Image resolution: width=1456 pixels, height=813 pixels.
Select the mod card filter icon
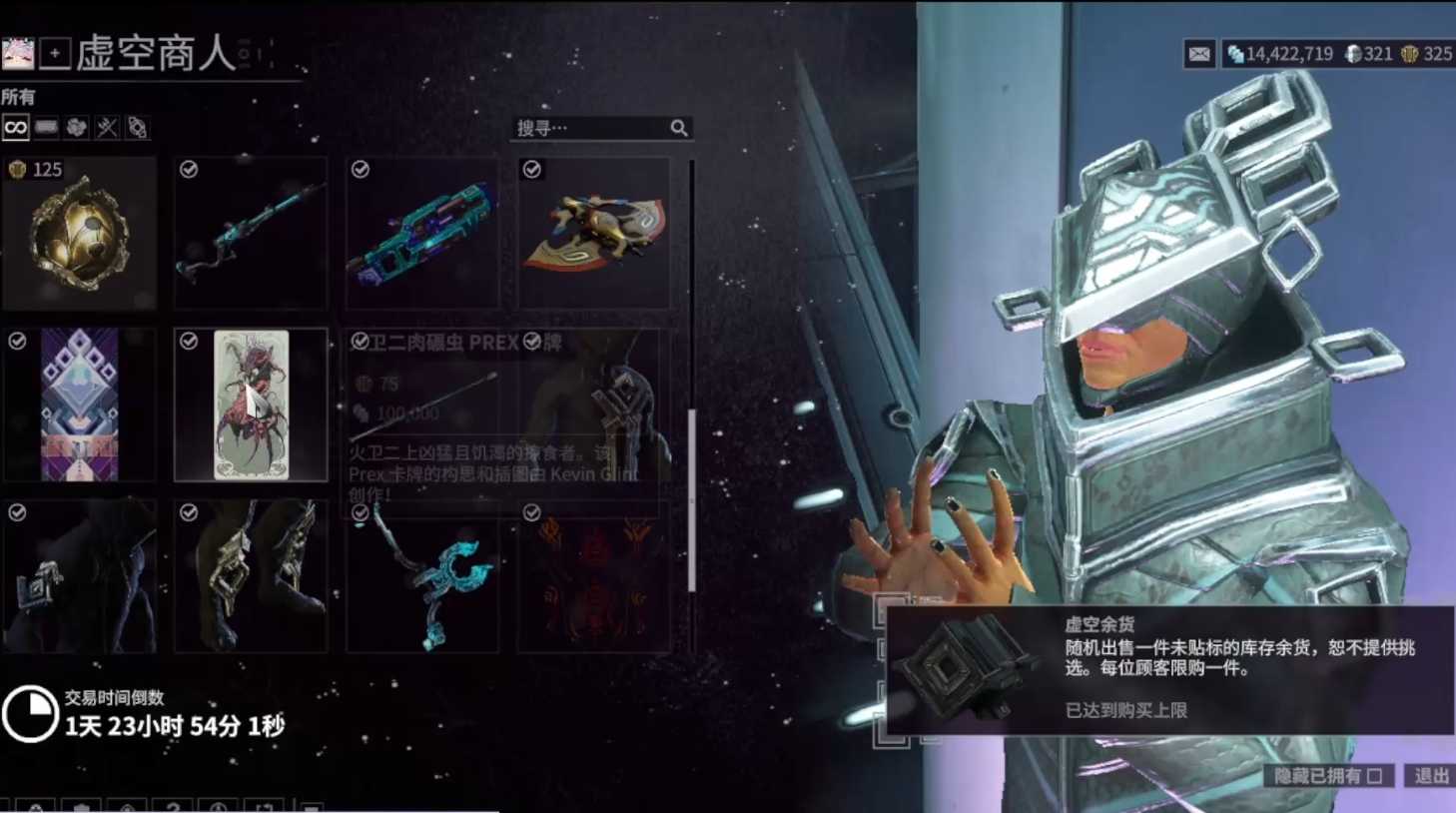pos(45,128)
